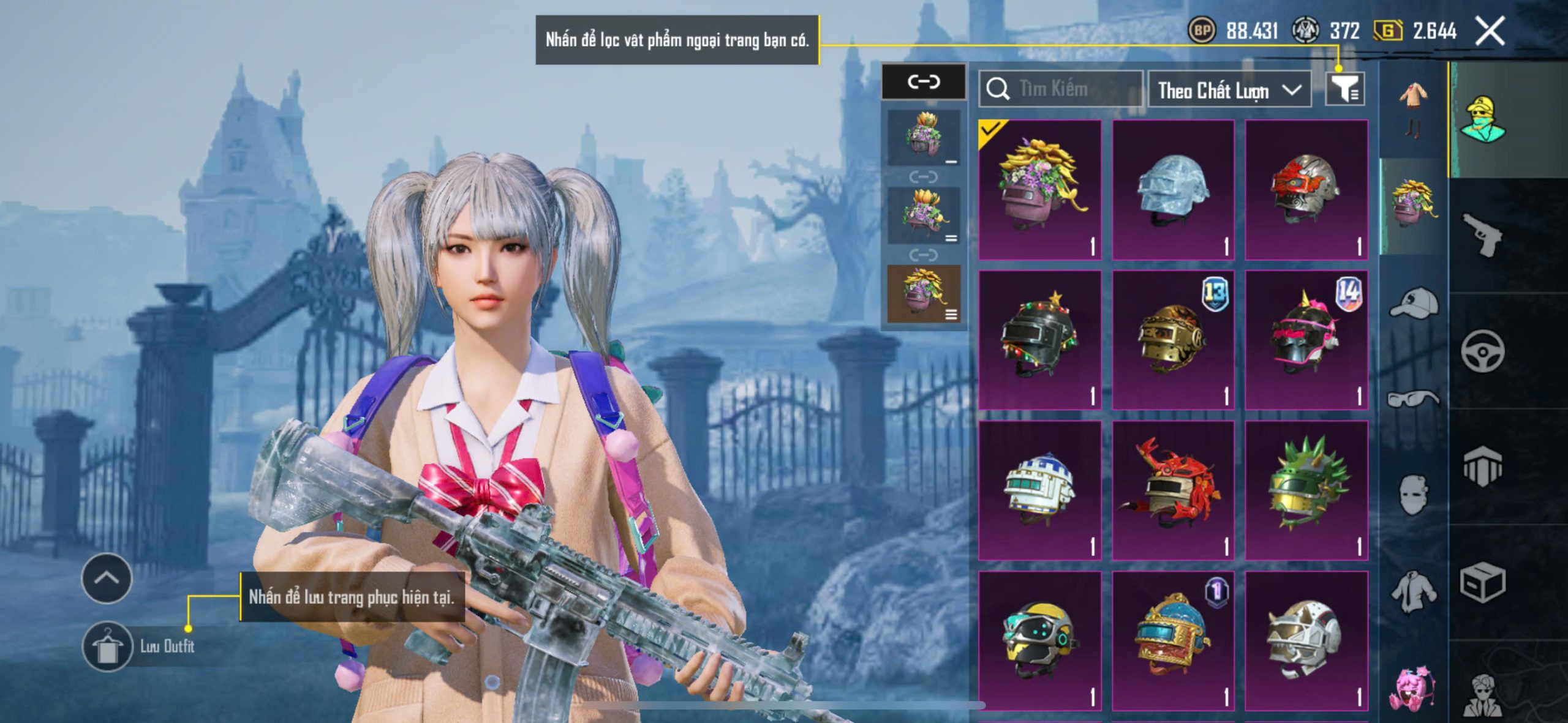Select the sunflower flower helmet skin

tap(1040, 190)
